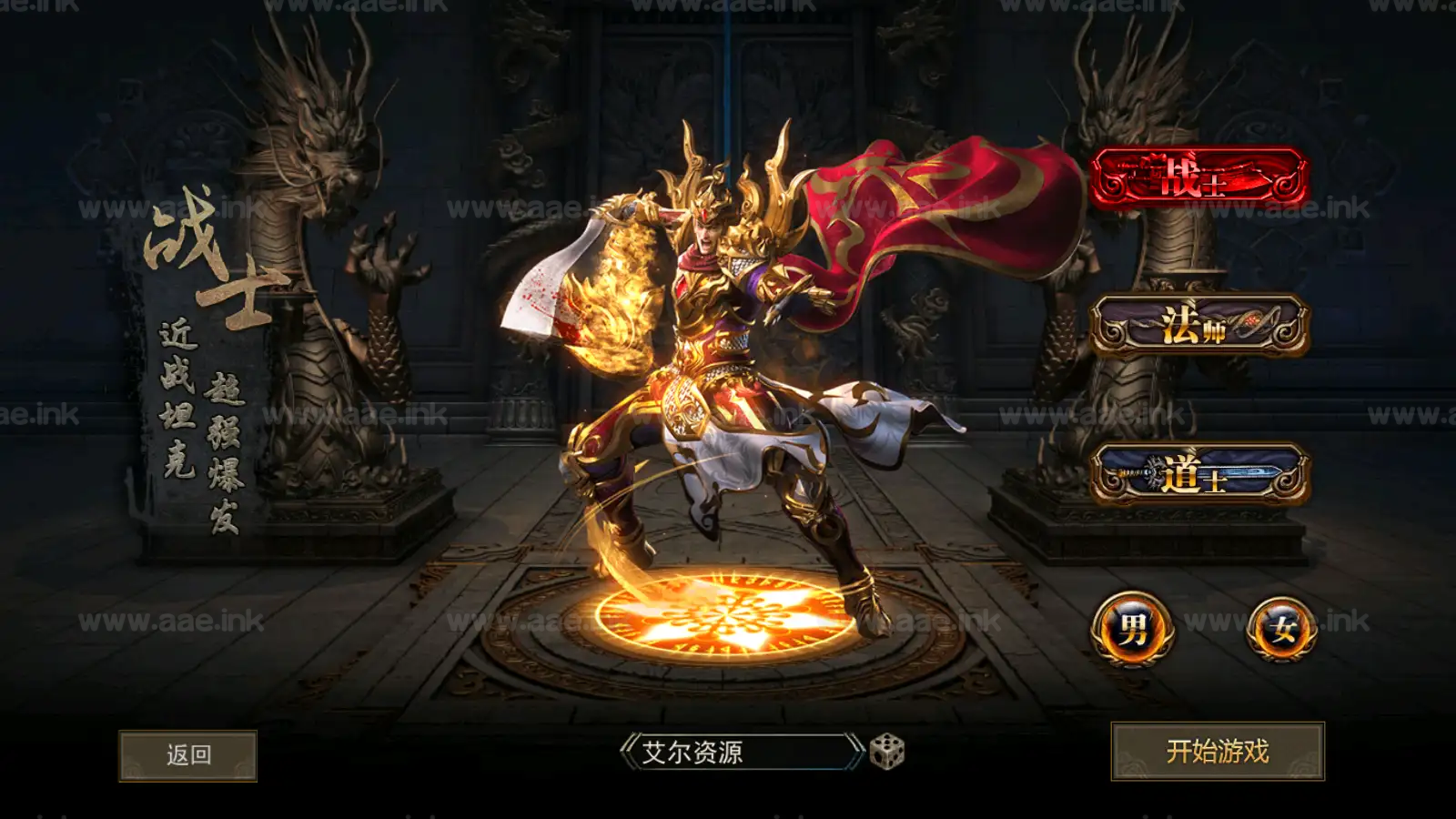Choose the 法师 mage class
Screen dimensions: 1456x819
[x=1199, y=325]
